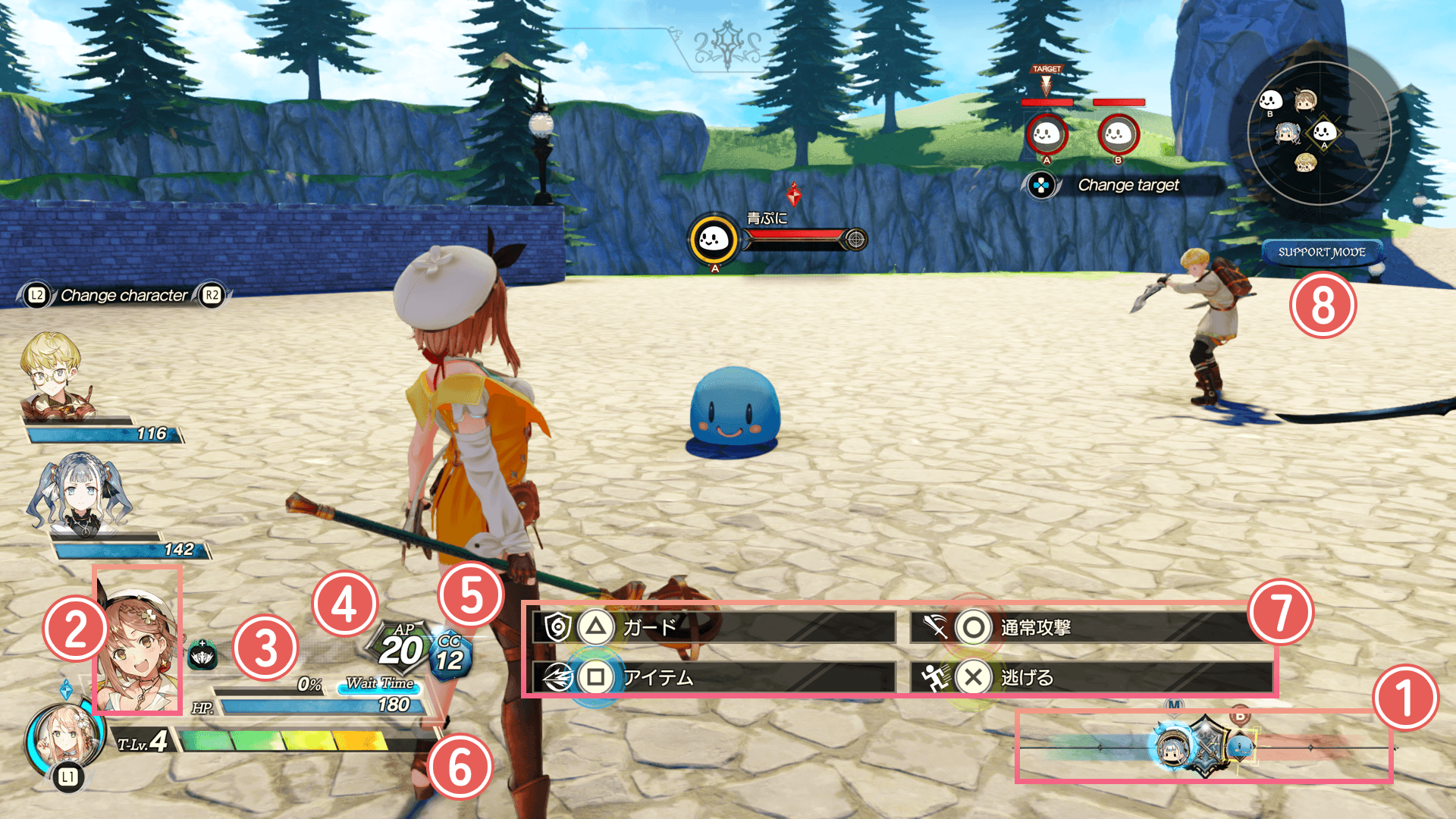Click the small buff status icon near Ryza
Image resolution: width=1456 pixels, height=819 pixels.
click(202, 655)
